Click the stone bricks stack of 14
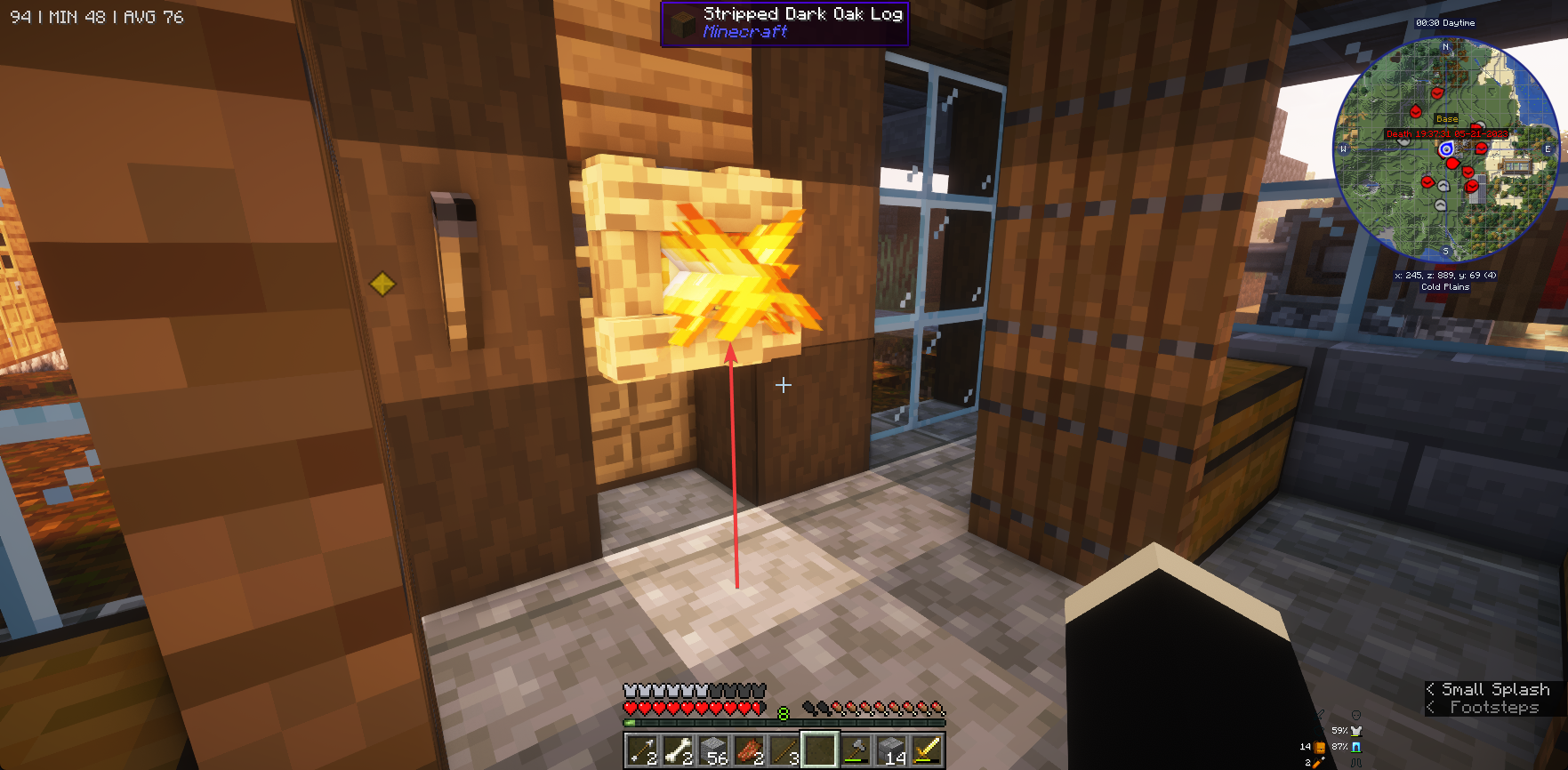This screenshot has width=1568, height=770. (x=889, y=750)
